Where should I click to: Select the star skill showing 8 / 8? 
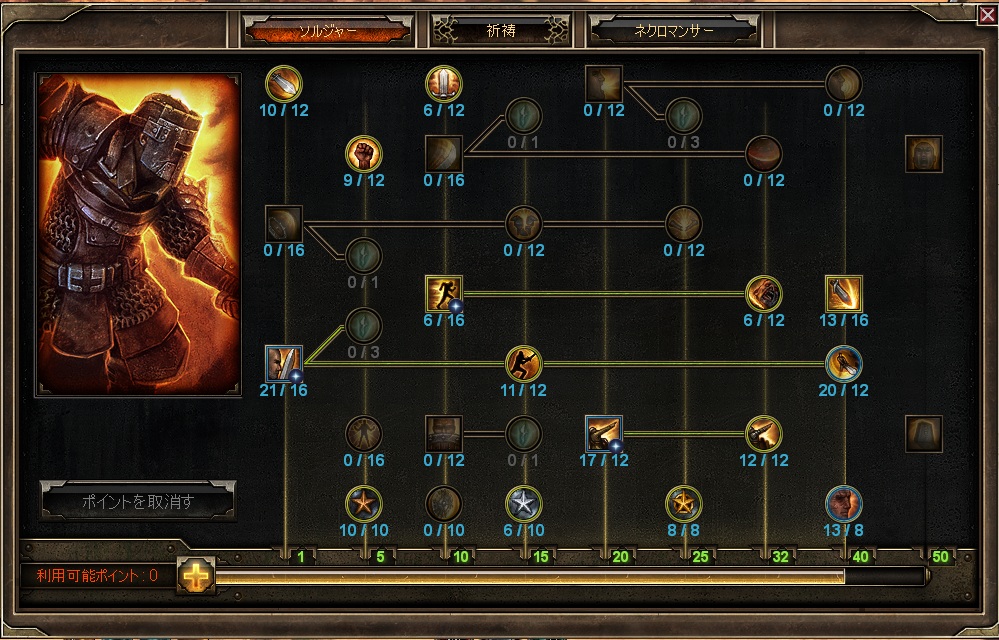click(x=684, y=503)
